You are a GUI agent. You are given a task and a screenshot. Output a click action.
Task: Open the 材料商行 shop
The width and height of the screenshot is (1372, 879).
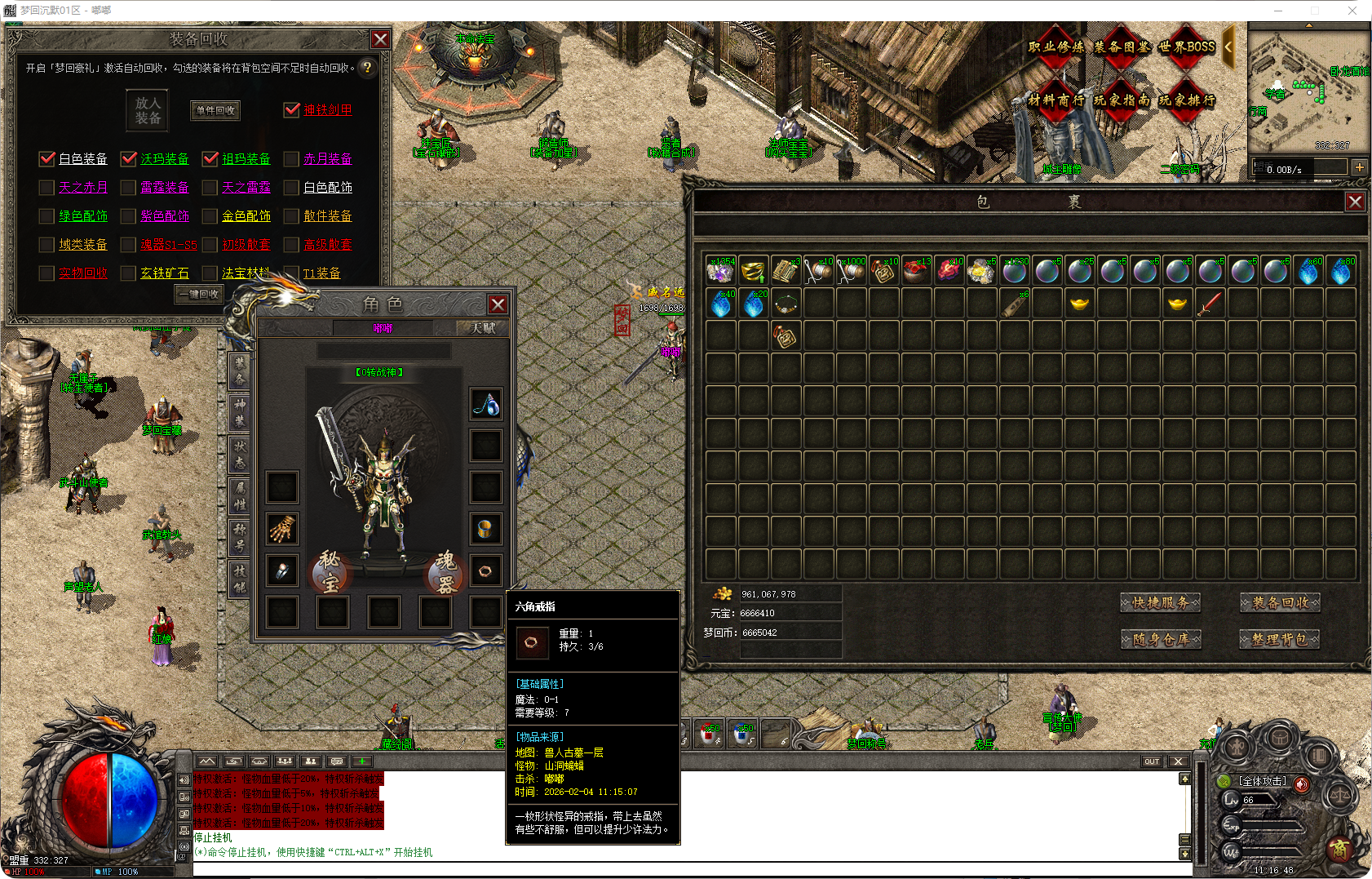click(x=1056, y=100)
